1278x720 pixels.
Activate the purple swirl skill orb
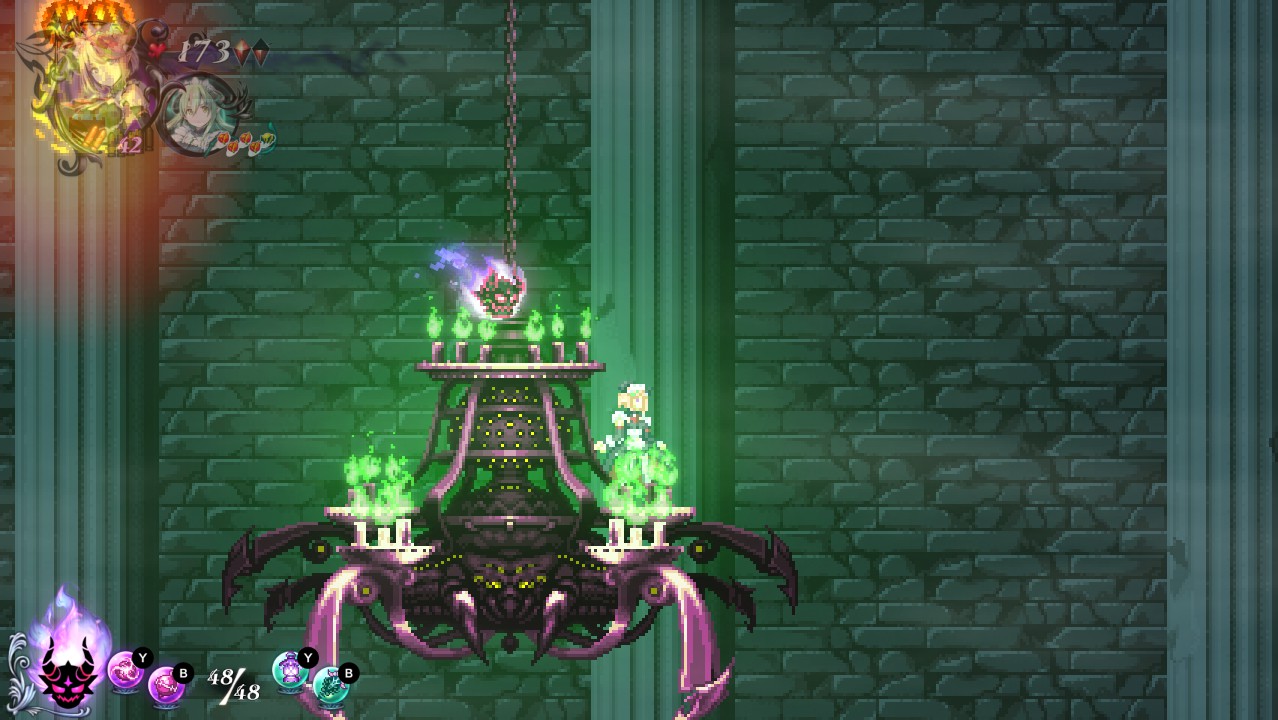[124, 669]
